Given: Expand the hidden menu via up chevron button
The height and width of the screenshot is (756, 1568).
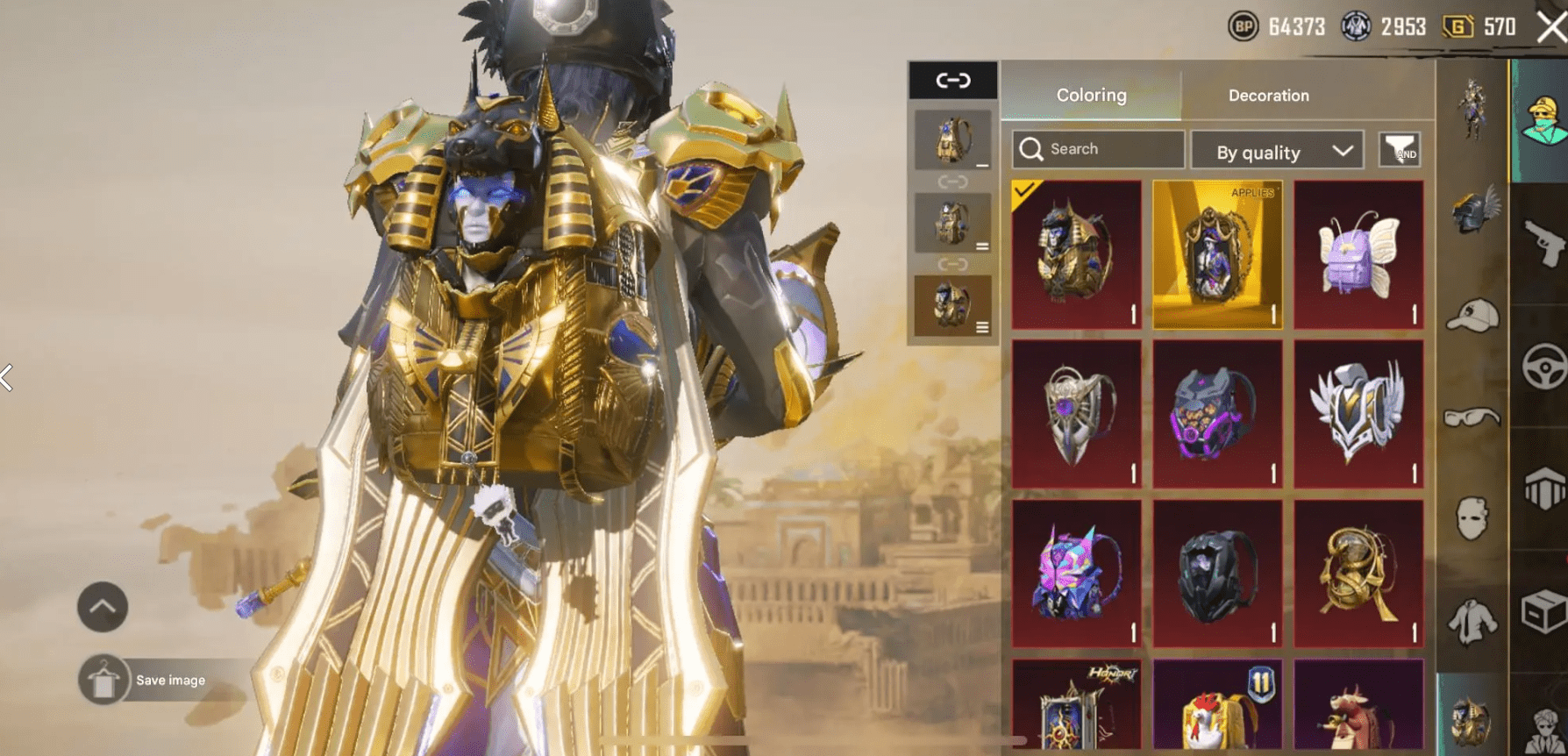Looking at the screenshot, I should click(x=103, y=606).
